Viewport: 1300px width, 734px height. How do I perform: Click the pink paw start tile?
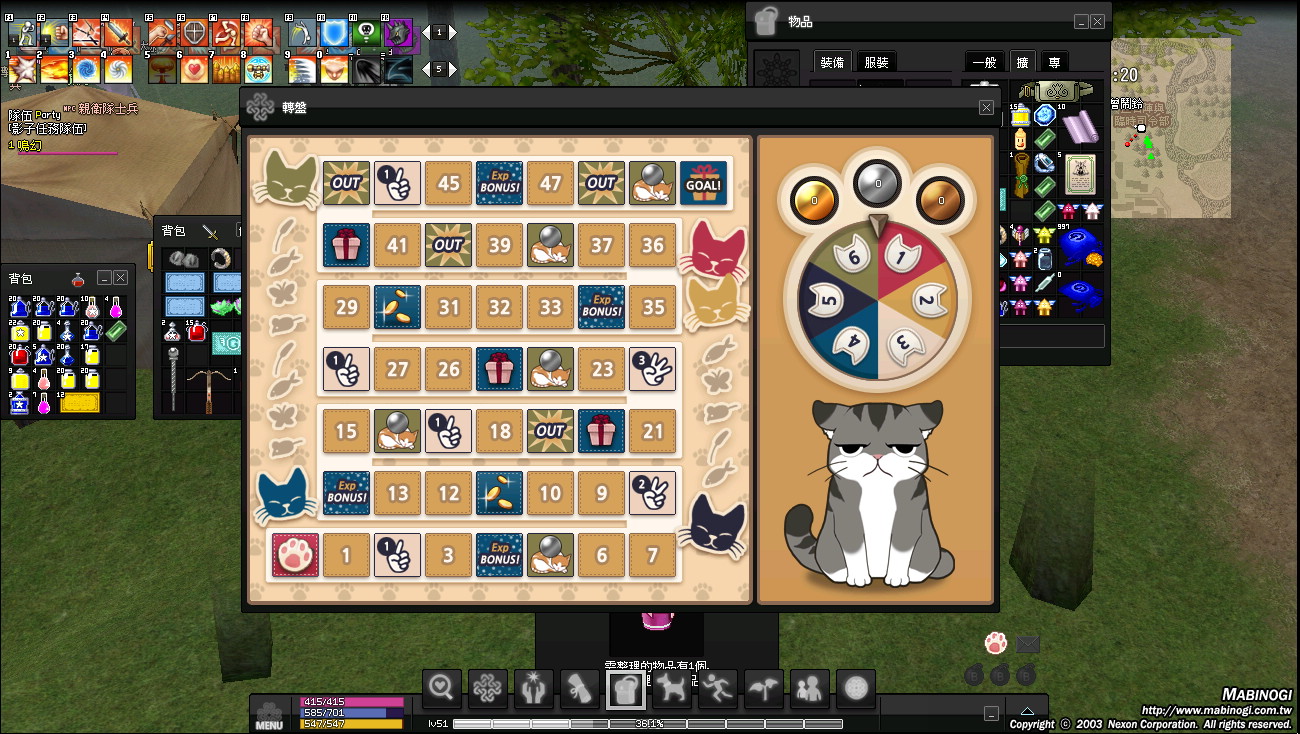pyautogui.click(x=295, y=555)
